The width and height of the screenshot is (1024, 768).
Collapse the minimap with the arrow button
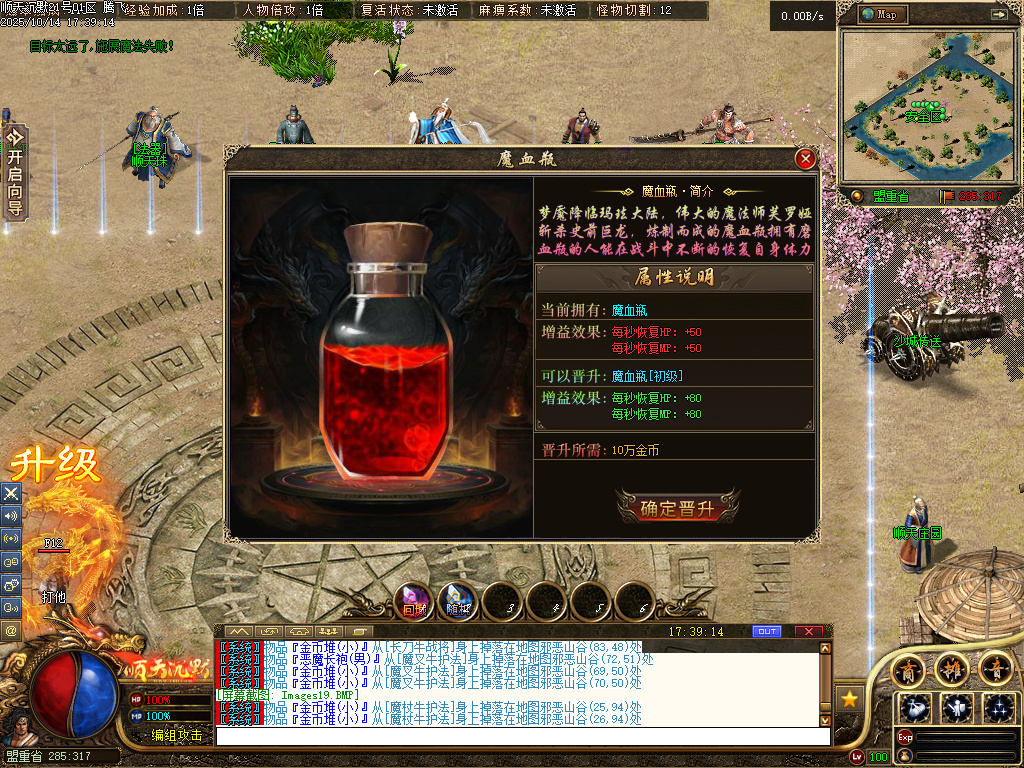(x=998, y=15)
